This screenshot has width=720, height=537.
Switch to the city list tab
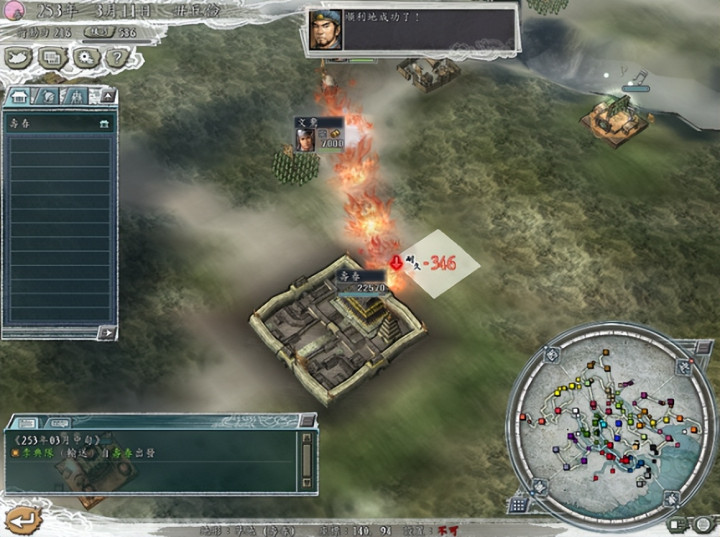tap(20, 96)
